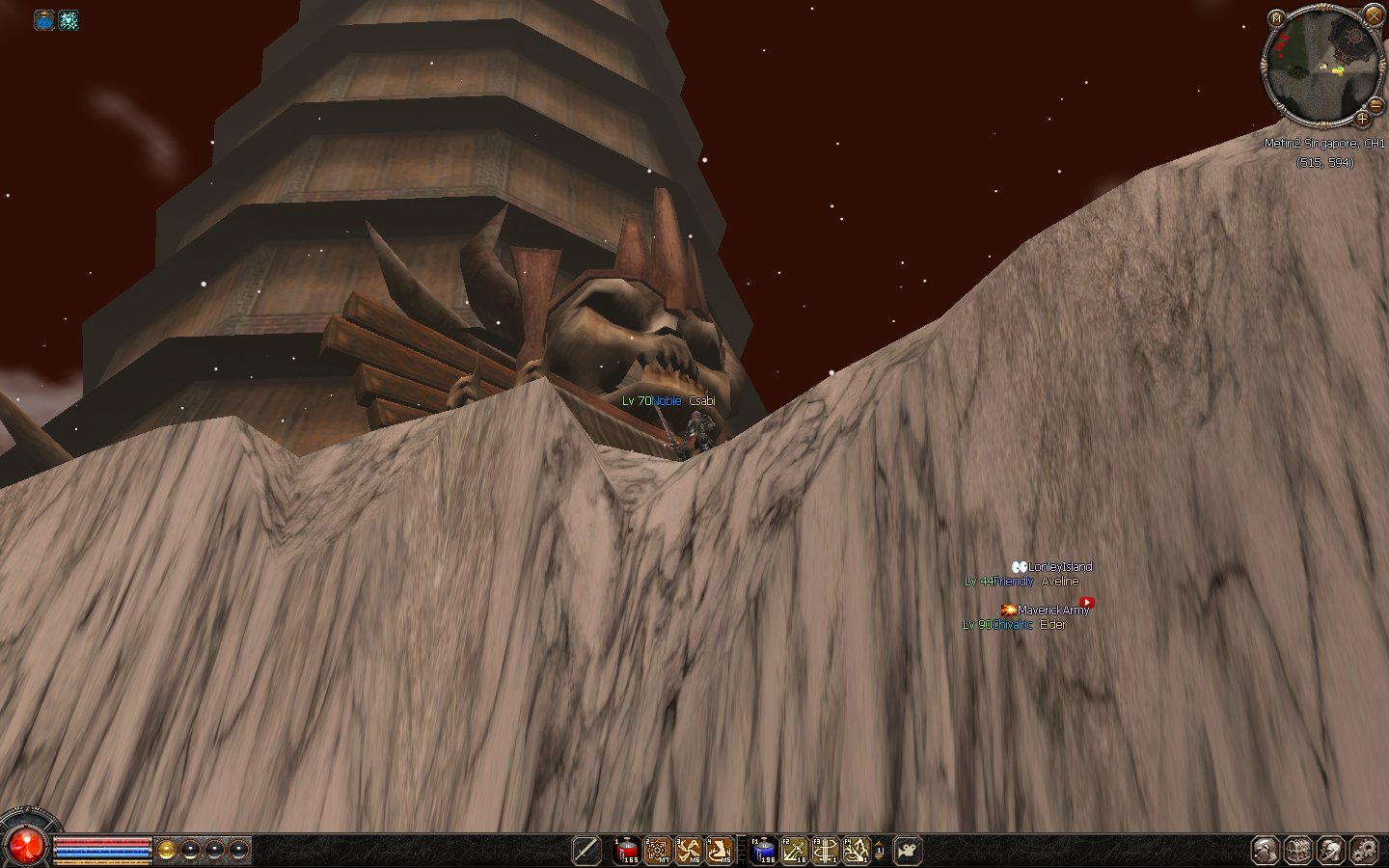1389x868 pixels.
Task: Close the minimap with the X button
Action: click(1374, 14)
